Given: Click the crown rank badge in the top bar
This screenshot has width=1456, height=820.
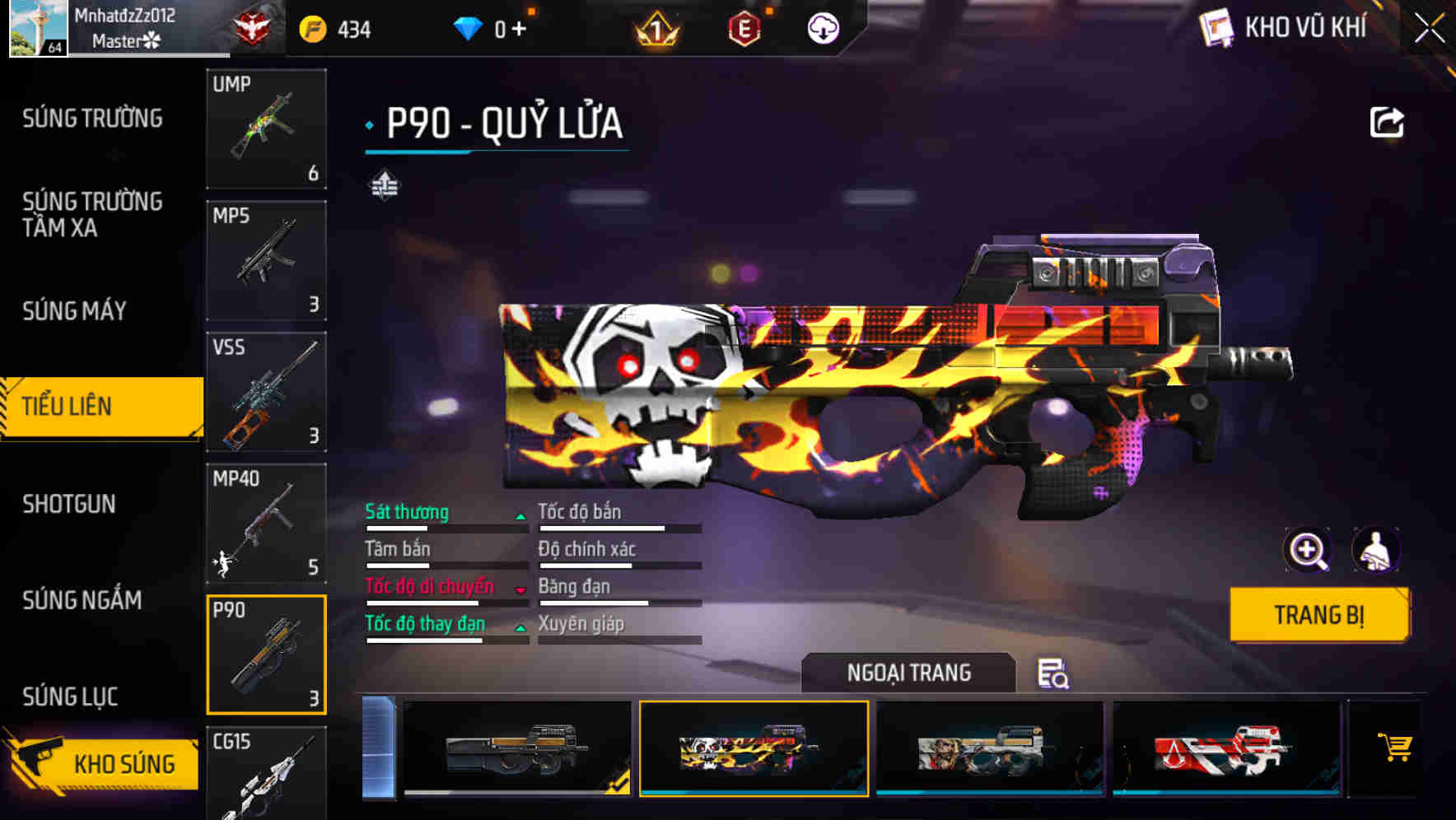Looking at the screenshot, I should click(x=655, y=27).
